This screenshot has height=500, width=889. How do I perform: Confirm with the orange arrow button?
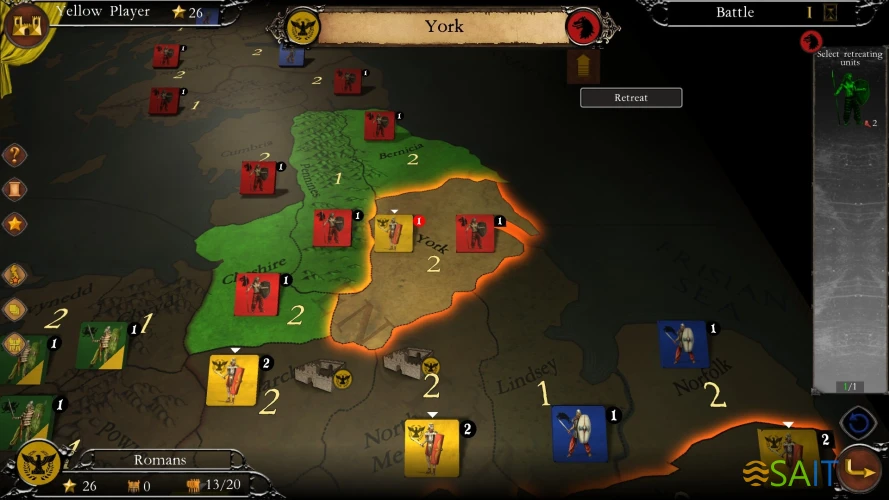[x=858, y=467]
